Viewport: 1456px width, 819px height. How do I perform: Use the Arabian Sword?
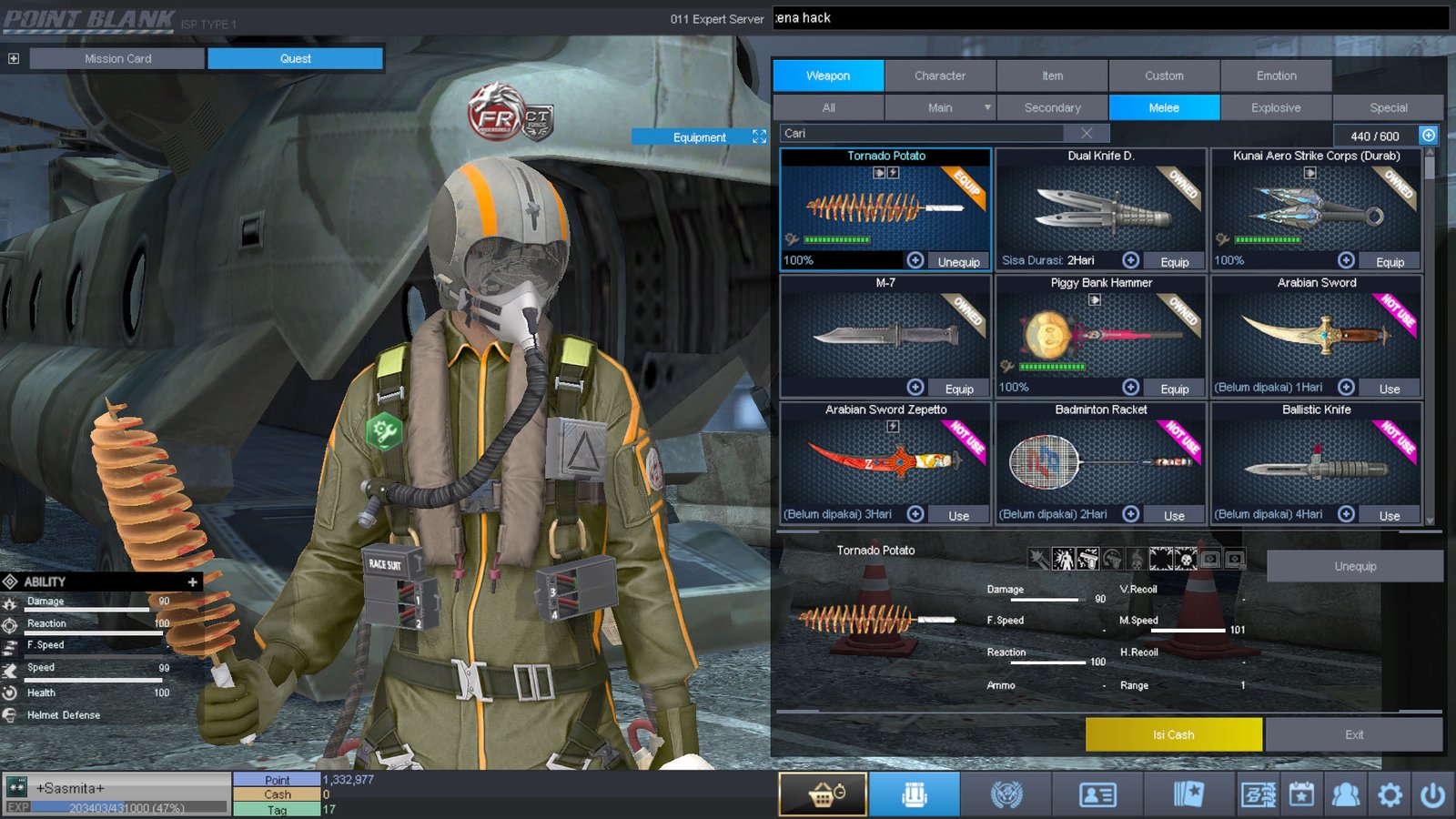[x=1389, y=389]
